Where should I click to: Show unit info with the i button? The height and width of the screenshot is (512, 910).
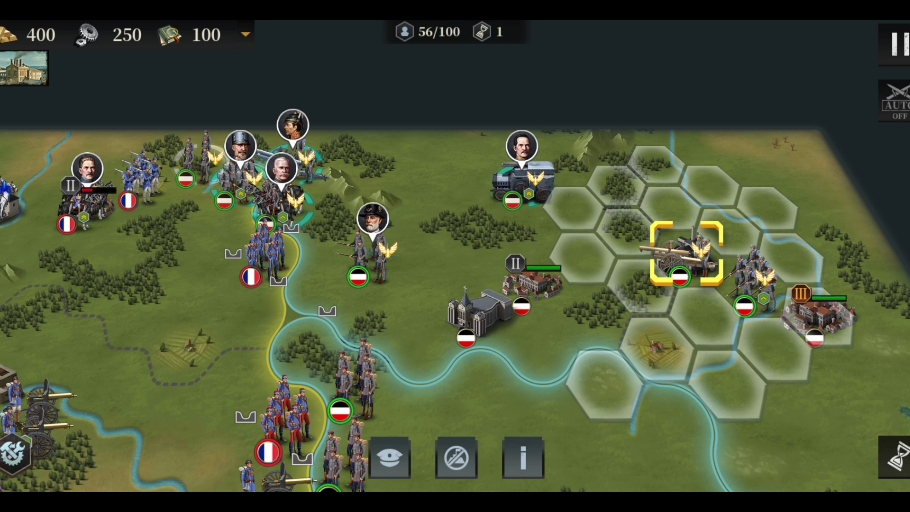click(522, 458)
